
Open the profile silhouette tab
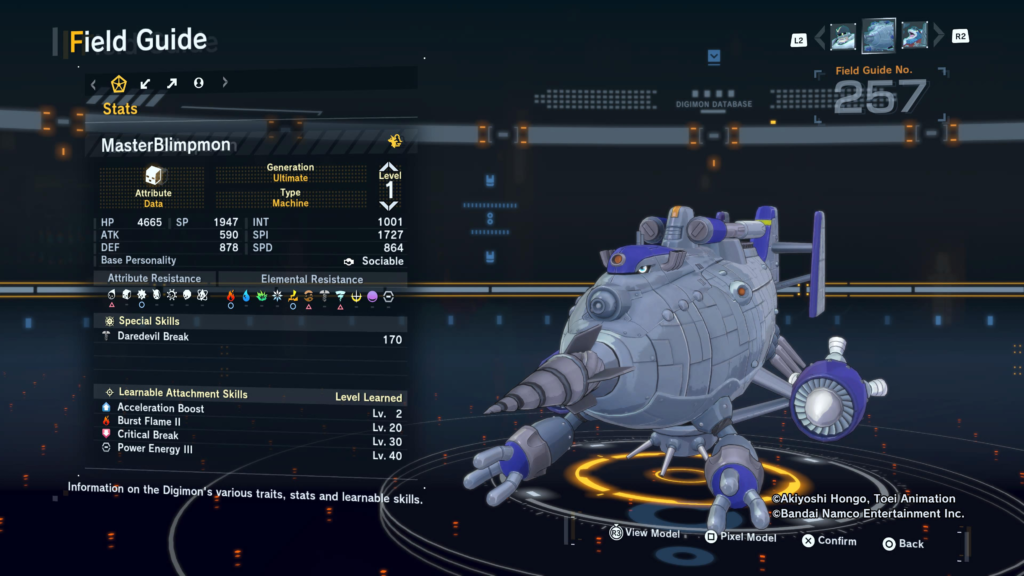click(x=198, y=83)
